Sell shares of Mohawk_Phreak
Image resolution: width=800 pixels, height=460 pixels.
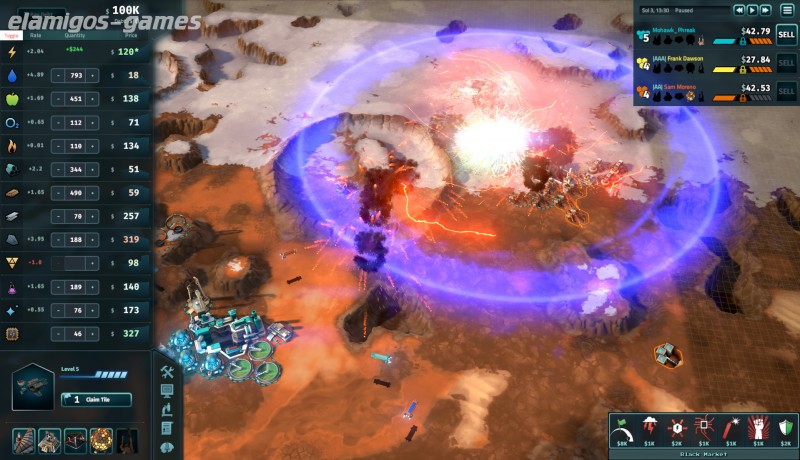pyautogui.click(x=787, y=34)
